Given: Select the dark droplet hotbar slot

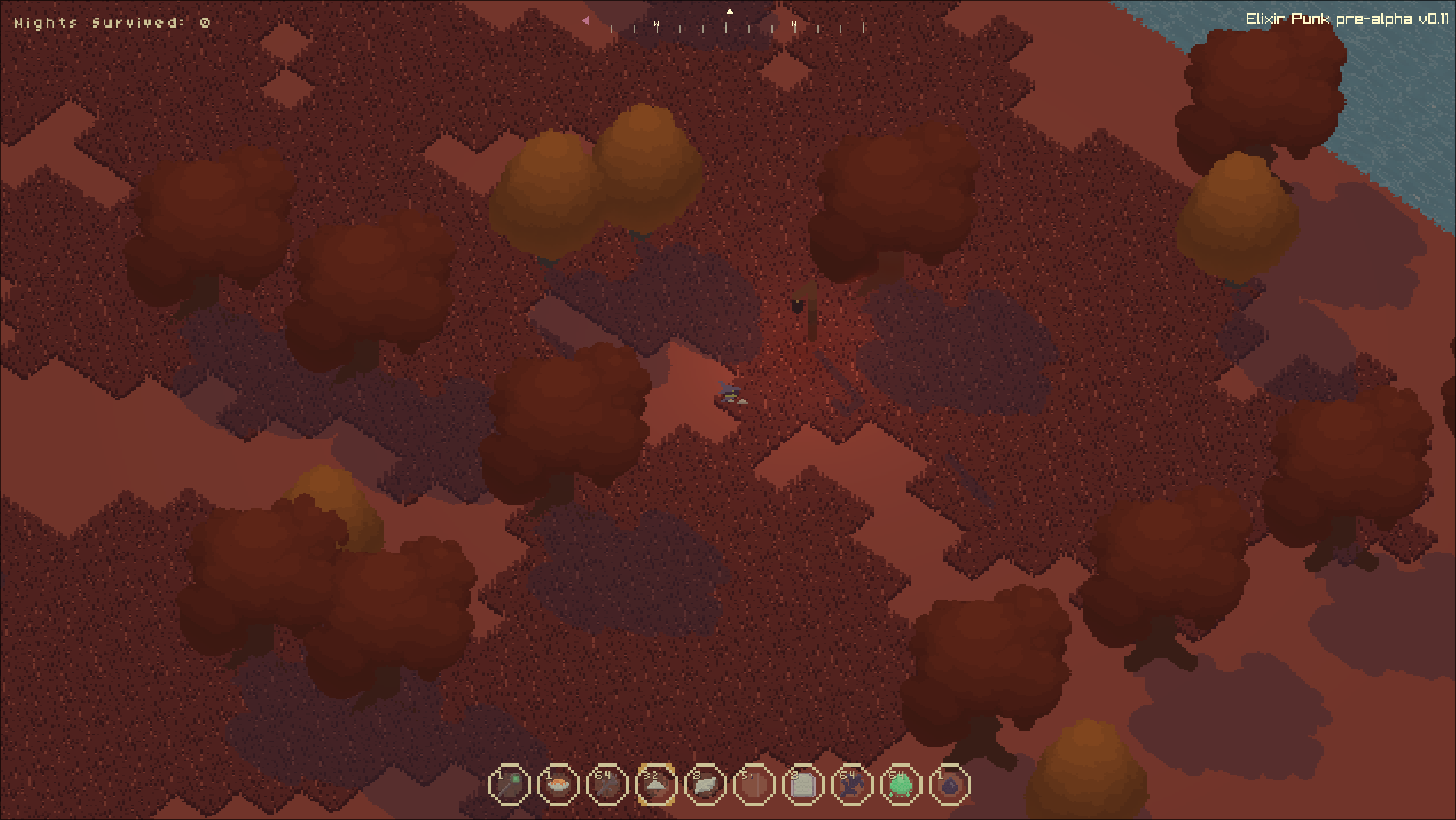Looking at the screenshot, I should pyautogui.click(x=950, y=785).
